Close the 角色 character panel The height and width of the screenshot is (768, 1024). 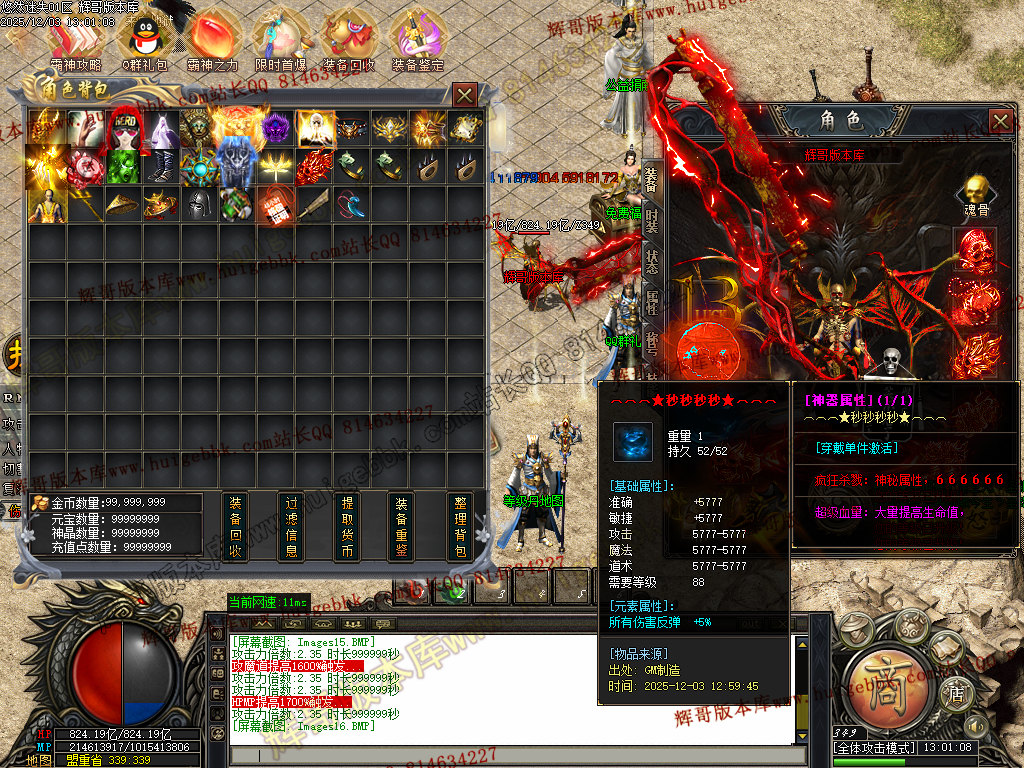point(1001,122)
